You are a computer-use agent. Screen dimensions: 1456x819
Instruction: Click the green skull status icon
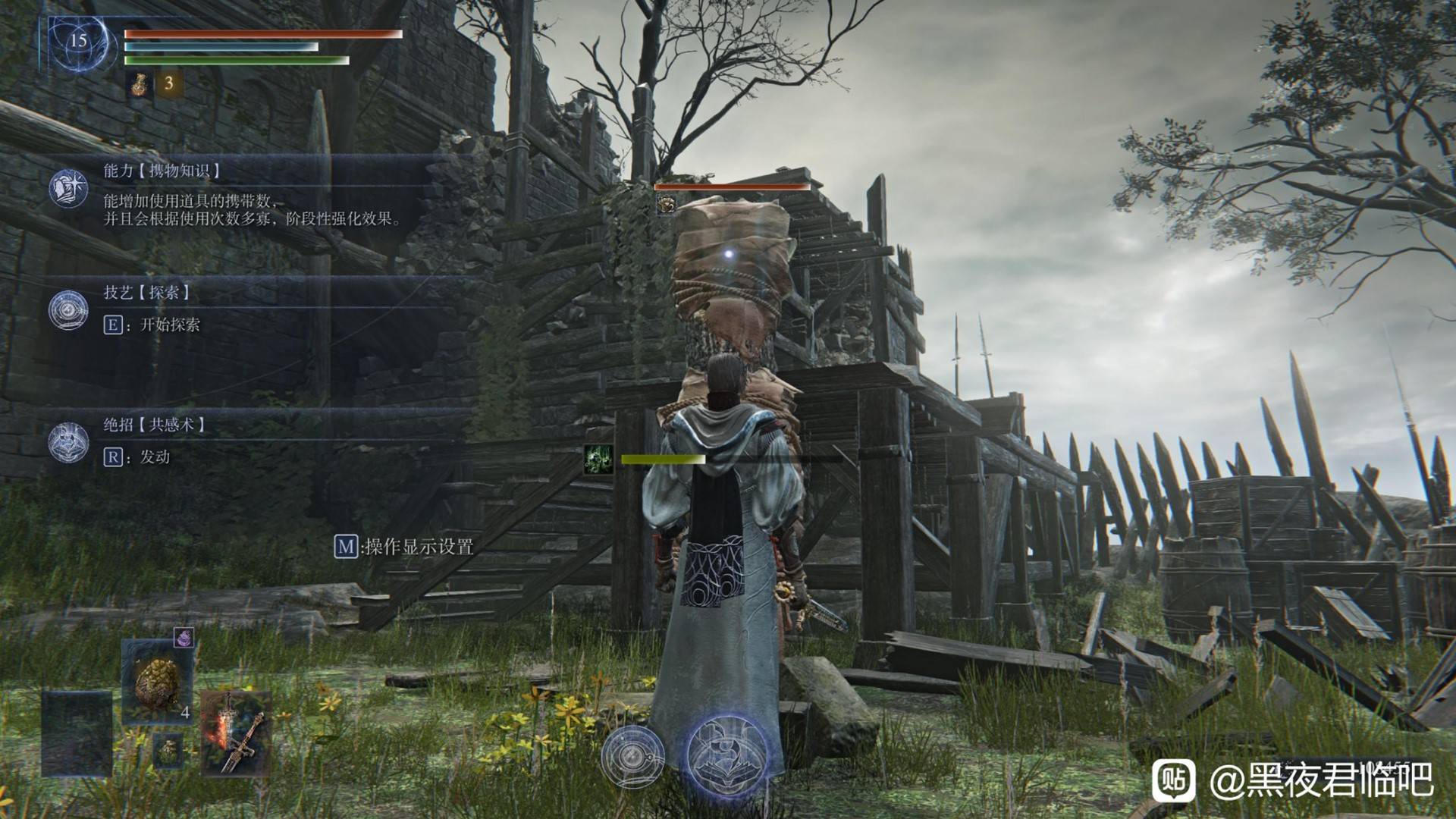(x=598, y=460)
